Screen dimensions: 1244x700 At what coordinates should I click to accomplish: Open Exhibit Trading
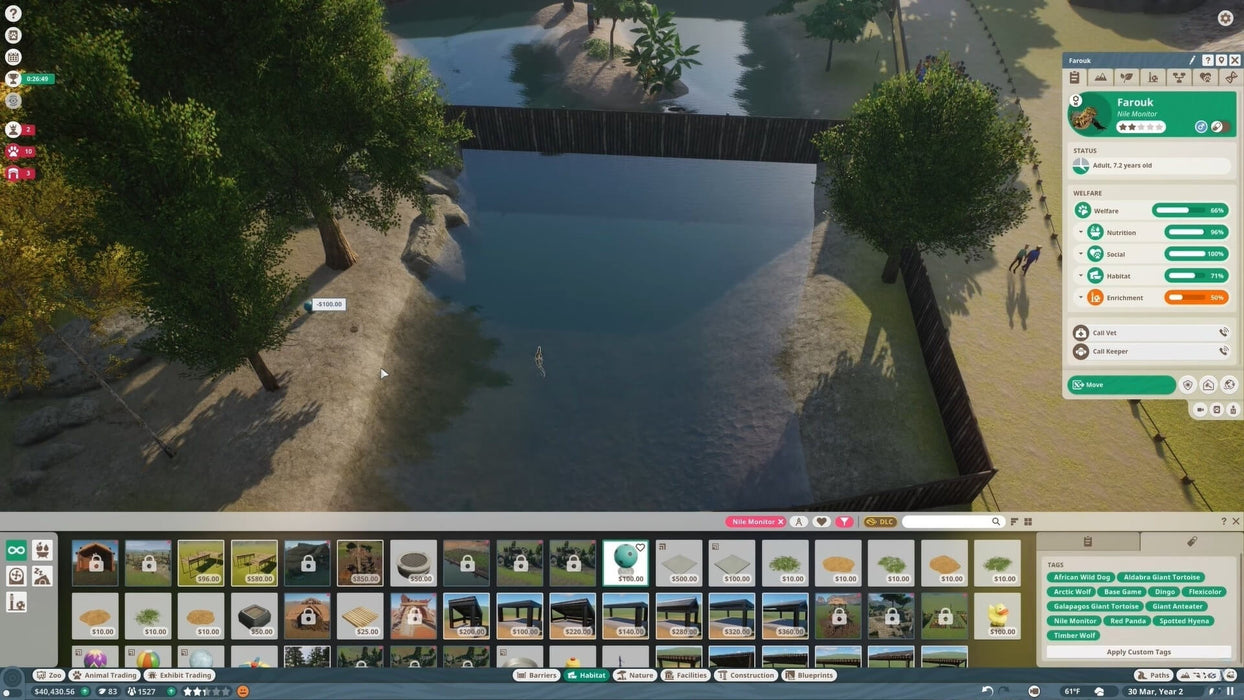coord(179,675)
